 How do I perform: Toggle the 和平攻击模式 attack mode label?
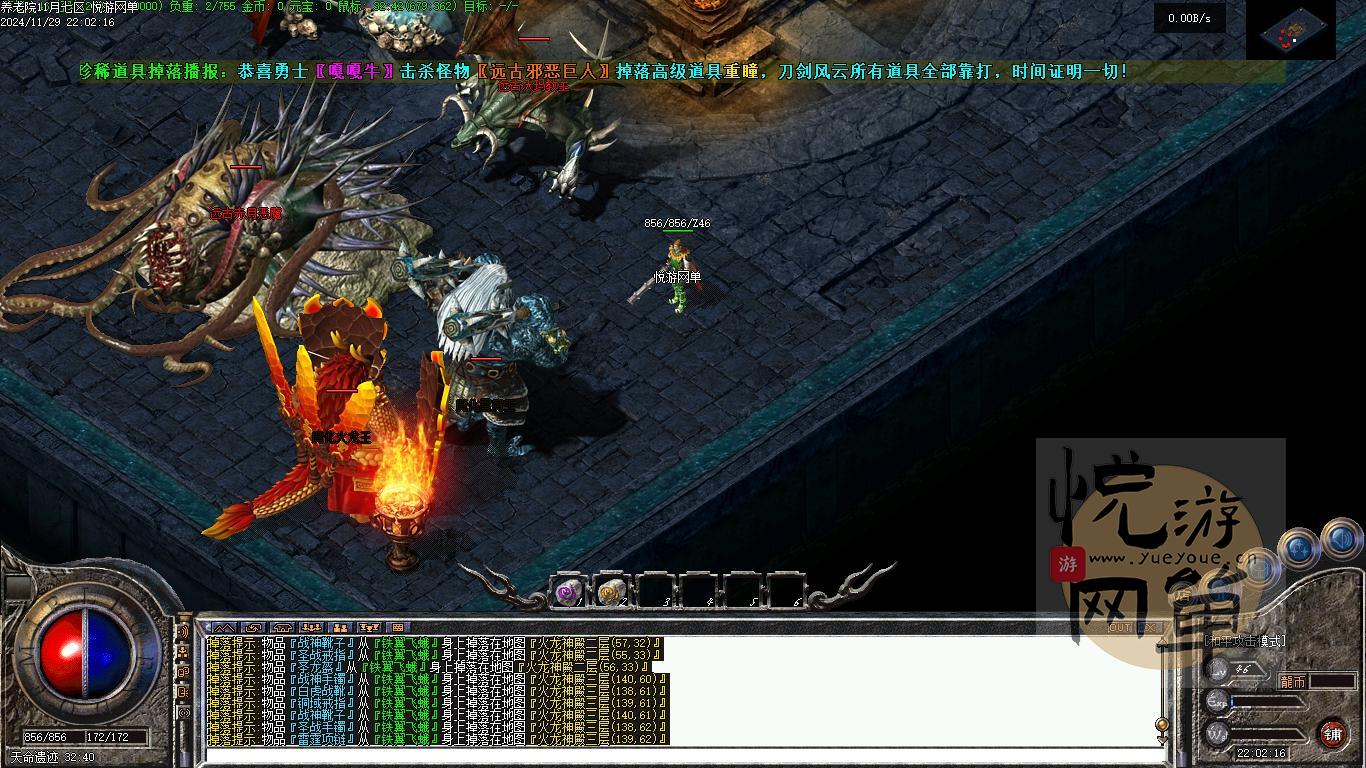1244,641
